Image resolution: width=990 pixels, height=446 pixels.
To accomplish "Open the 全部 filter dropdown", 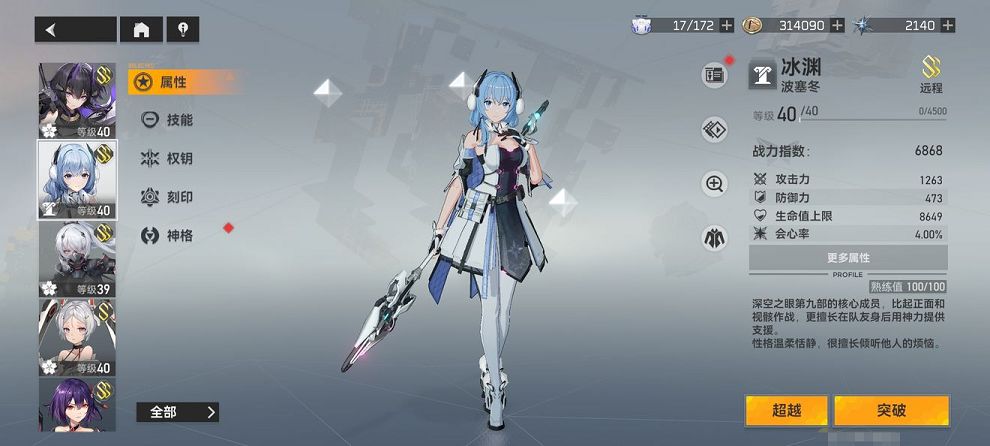I will tap(177, 411).
